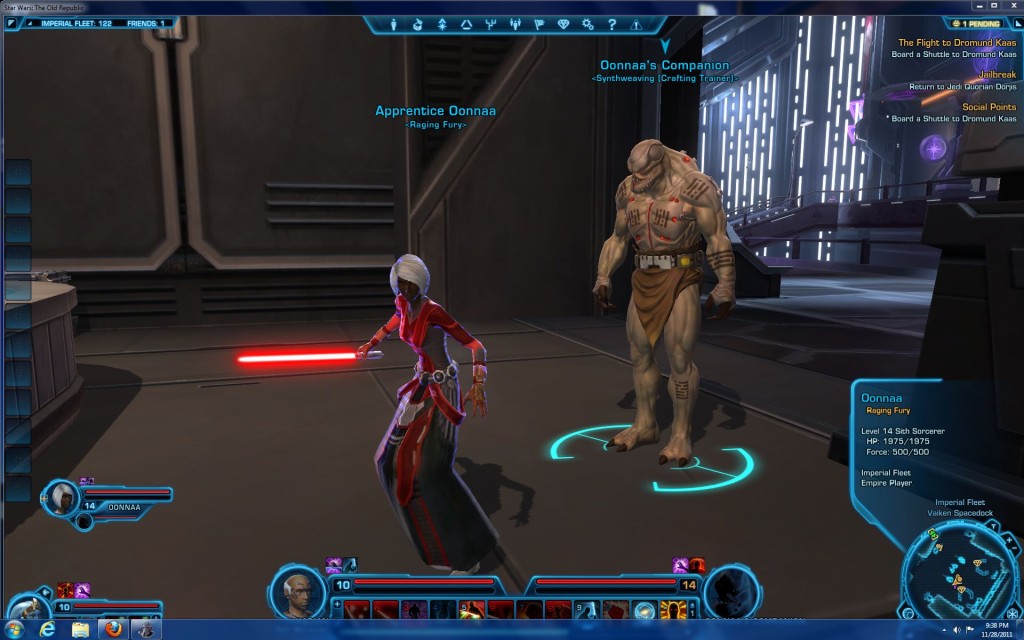
Task: Click the warning triangle report icon
Action: coord(636,24)
